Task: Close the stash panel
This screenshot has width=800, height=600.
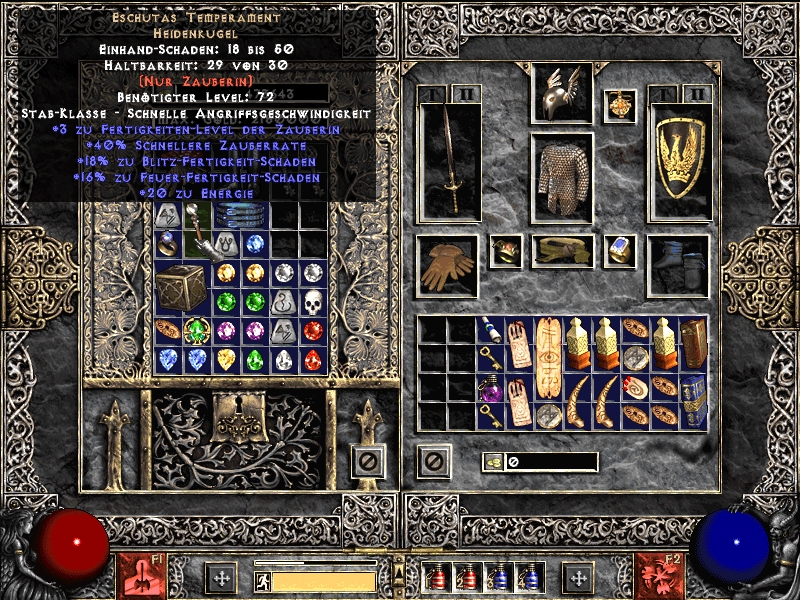Action: 368,461
